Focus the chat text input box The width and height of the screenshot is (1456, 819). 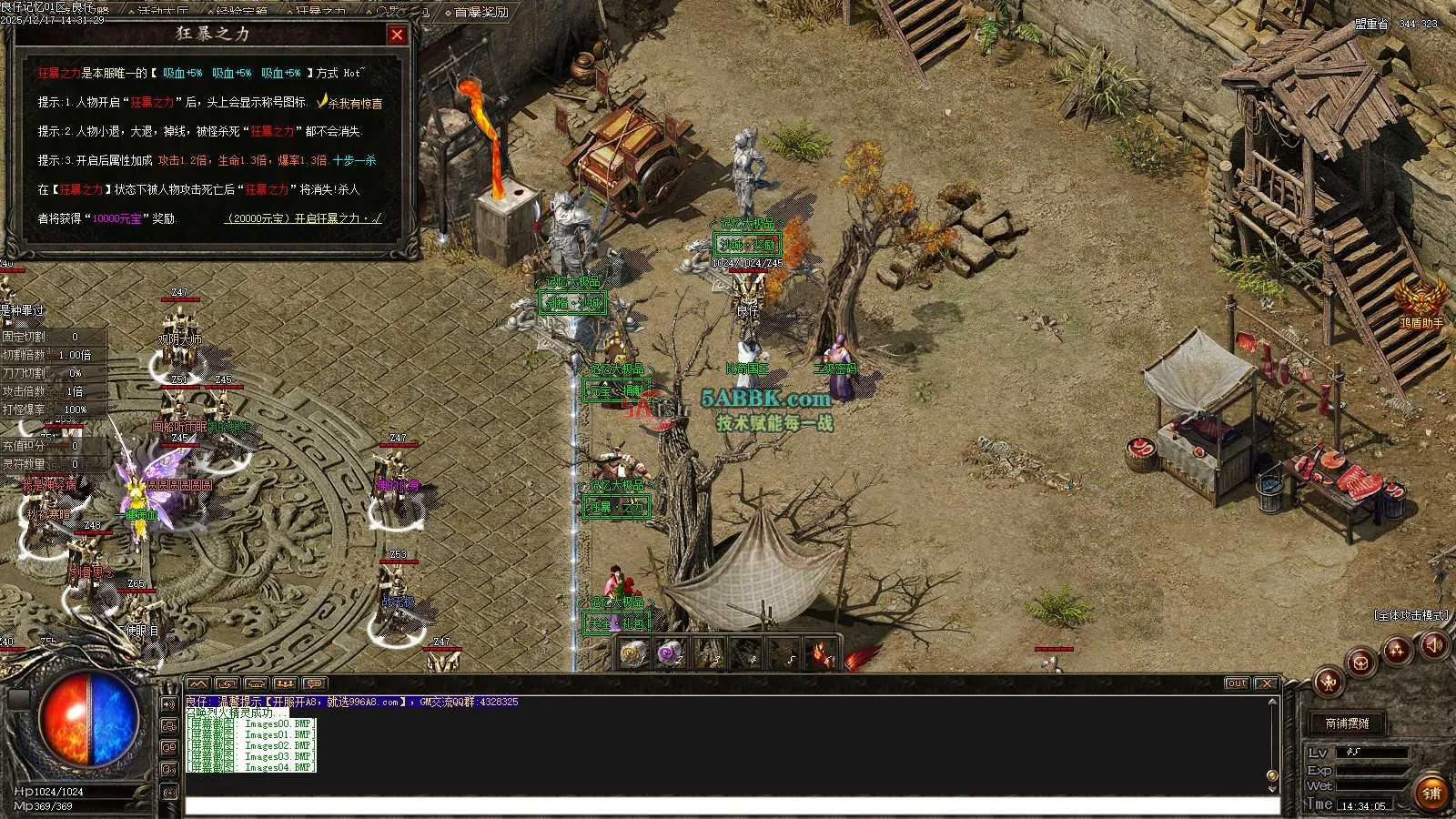728,805
